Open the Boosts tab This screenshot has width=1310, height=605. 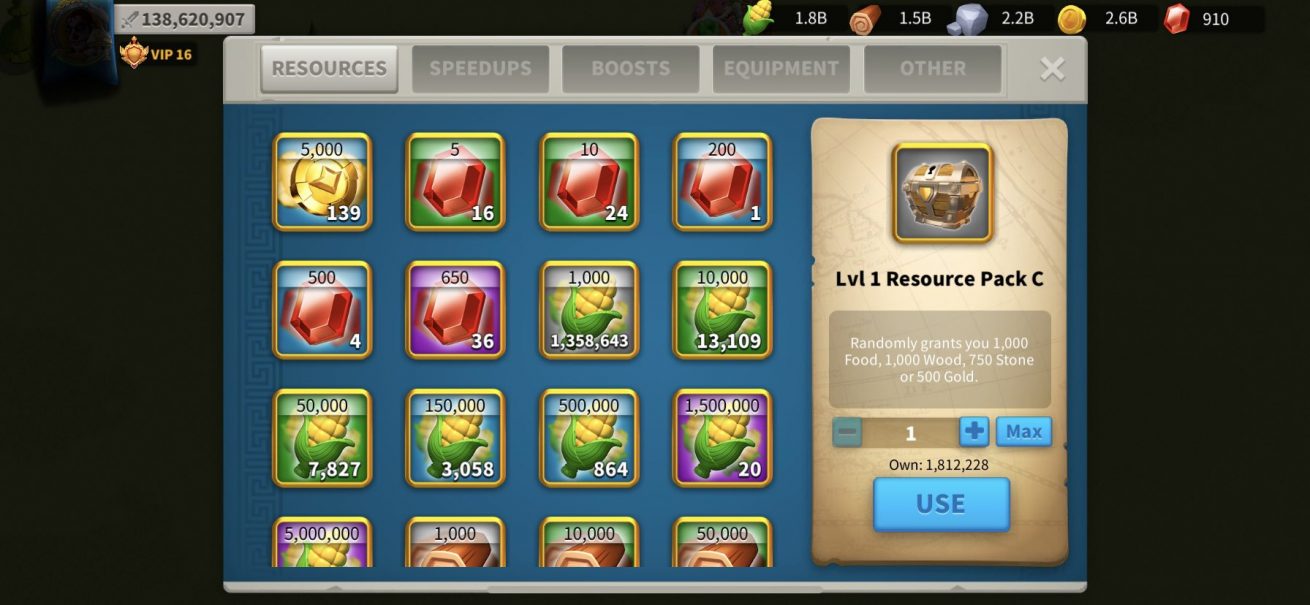pyautogui.click(x=630, y=69)
